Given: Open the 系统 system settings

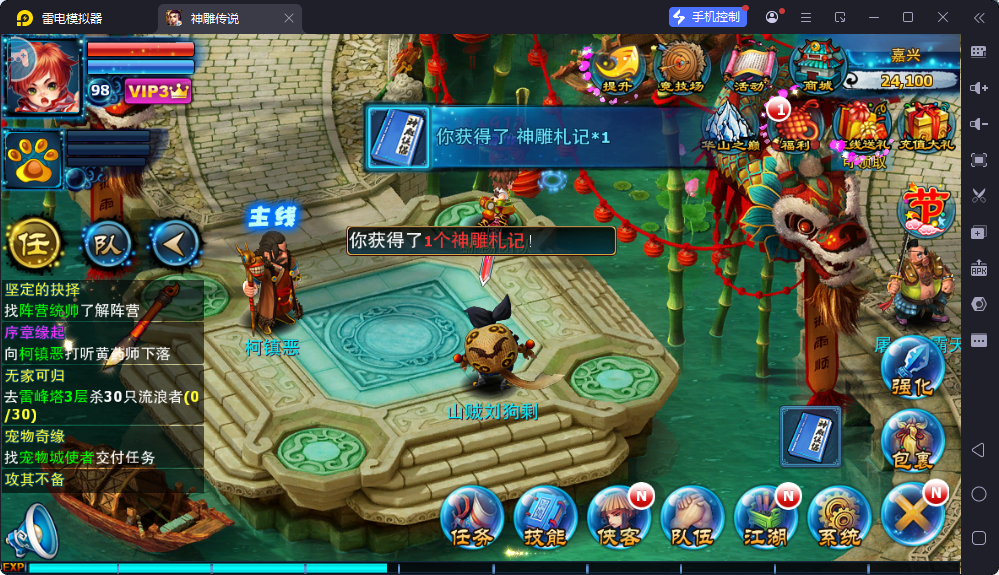Looking at the screenshot, I should coord(839,517).
